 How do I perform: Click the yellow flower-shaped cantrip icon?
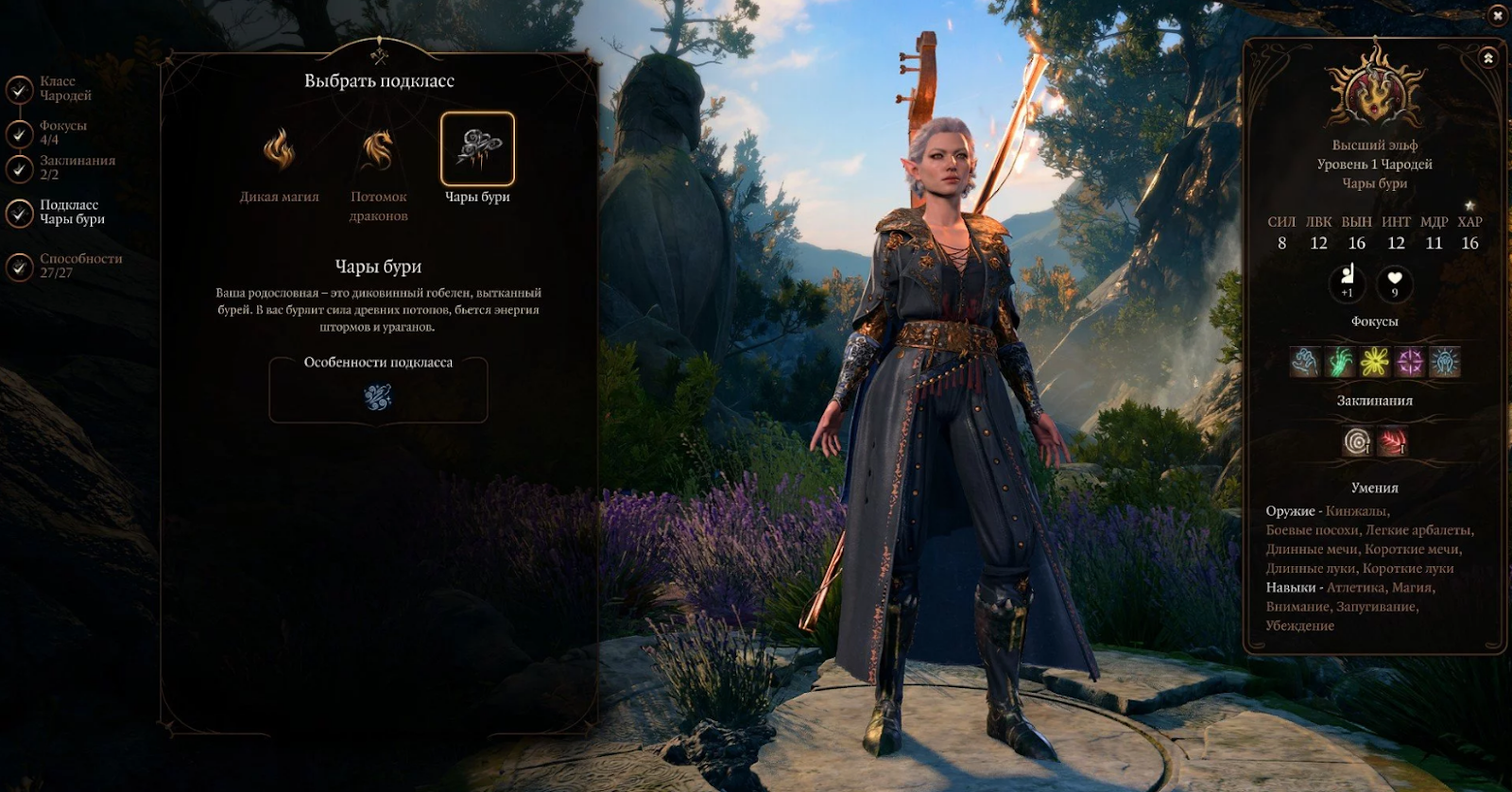click(x=1375, y=362)
